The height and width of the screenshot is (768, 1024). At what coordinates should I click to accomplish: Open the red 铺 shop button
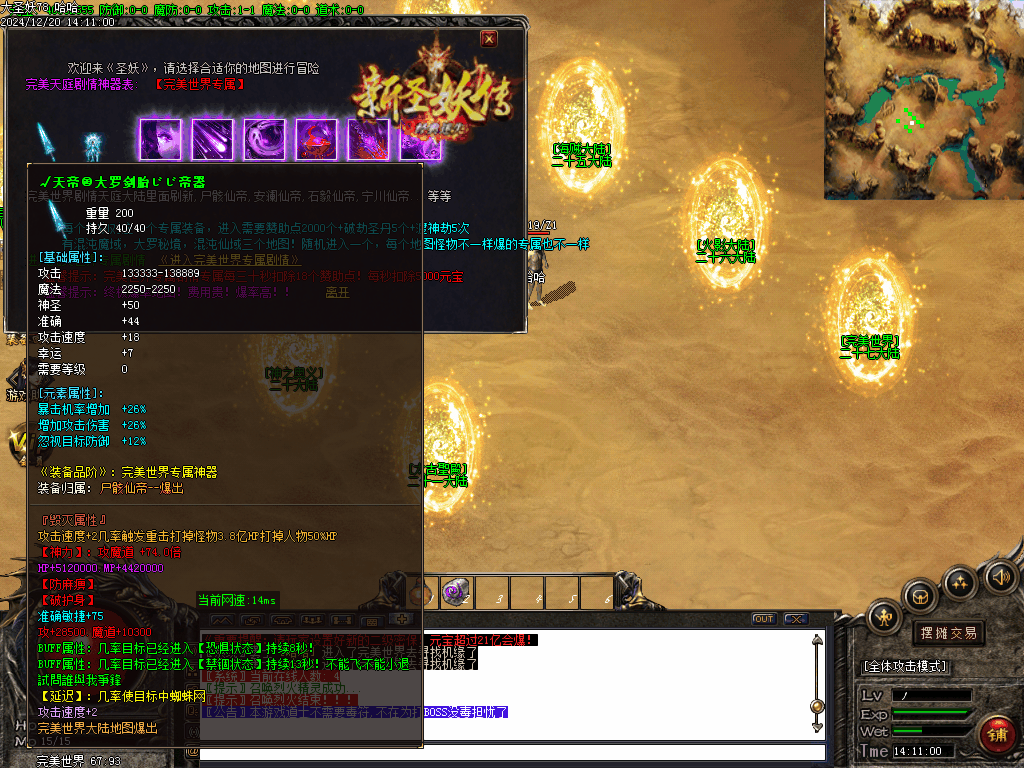(996, 735)
